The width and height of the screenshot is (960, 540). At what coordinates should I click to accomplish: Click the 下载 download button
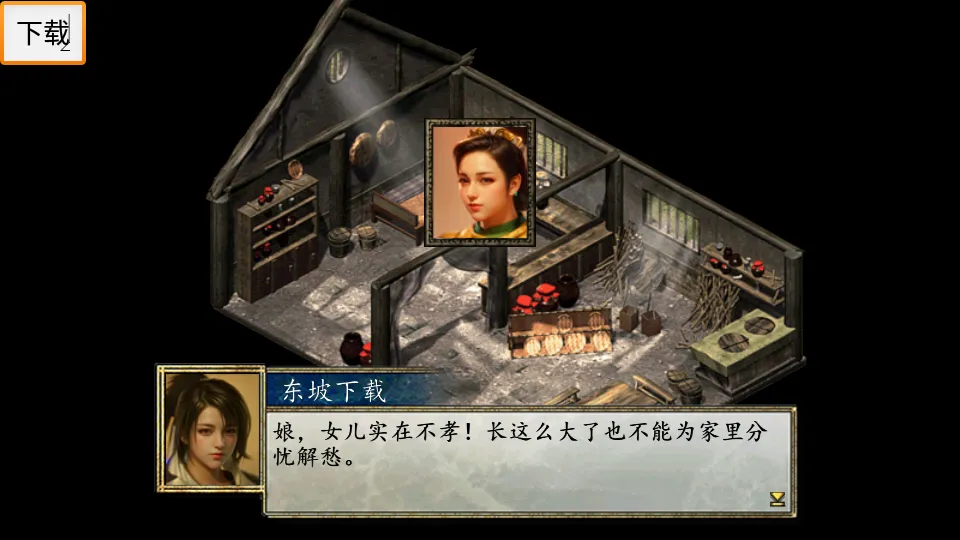(x=43, y=33)
